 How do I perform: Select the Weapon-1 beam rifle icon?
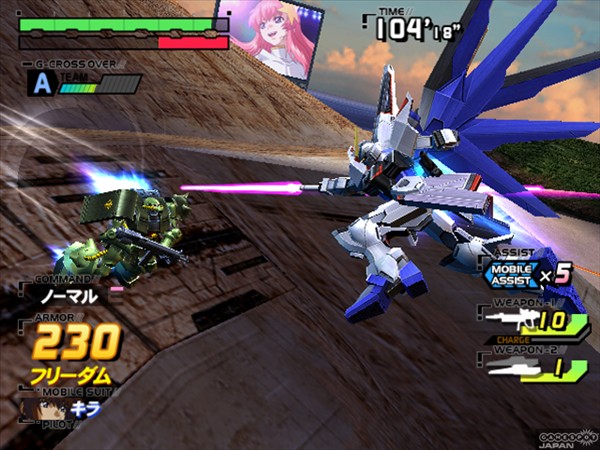(508, 321)
